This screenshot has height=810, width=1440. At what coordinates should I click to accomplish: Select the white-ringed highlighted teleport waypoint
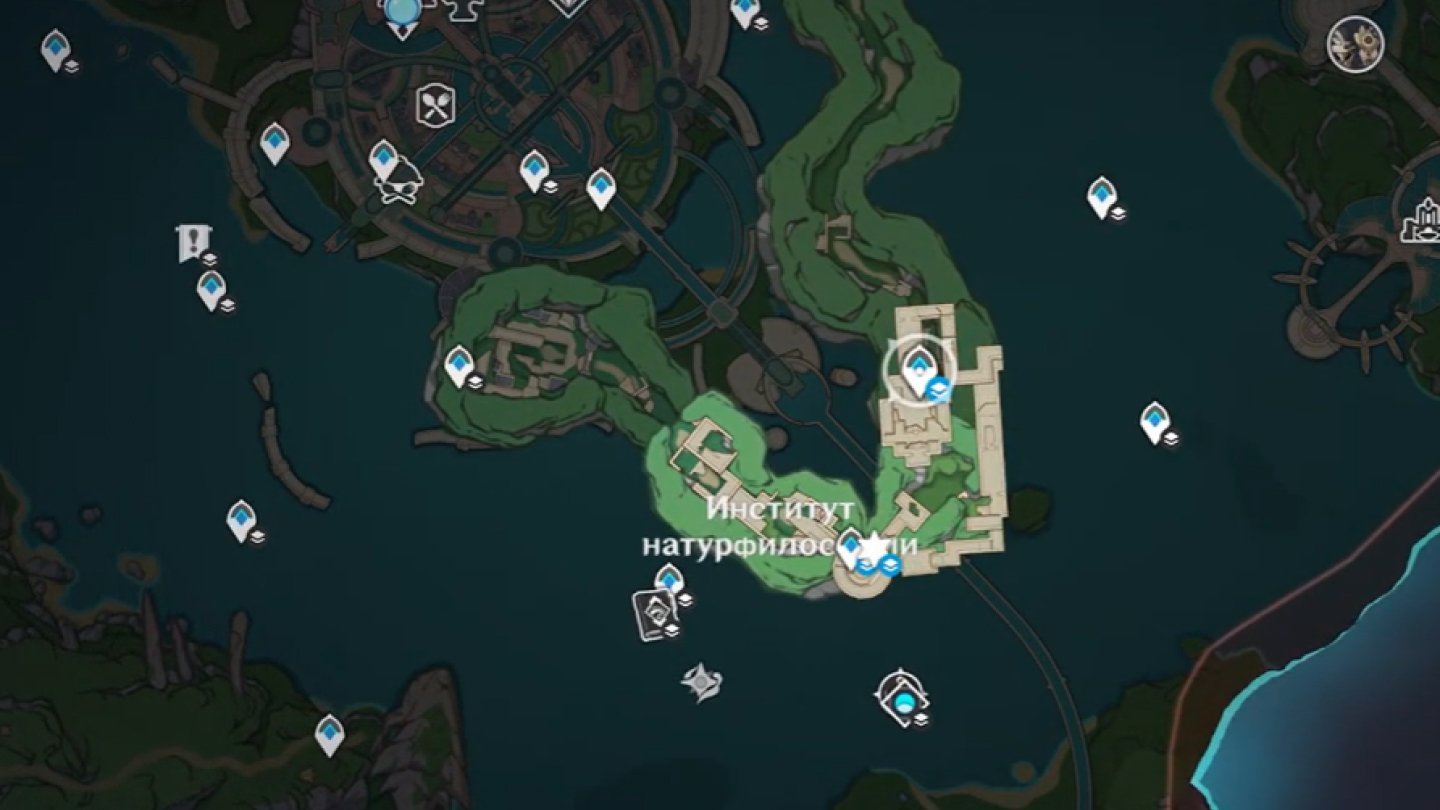pyautogui.click(x=918, y=369)
